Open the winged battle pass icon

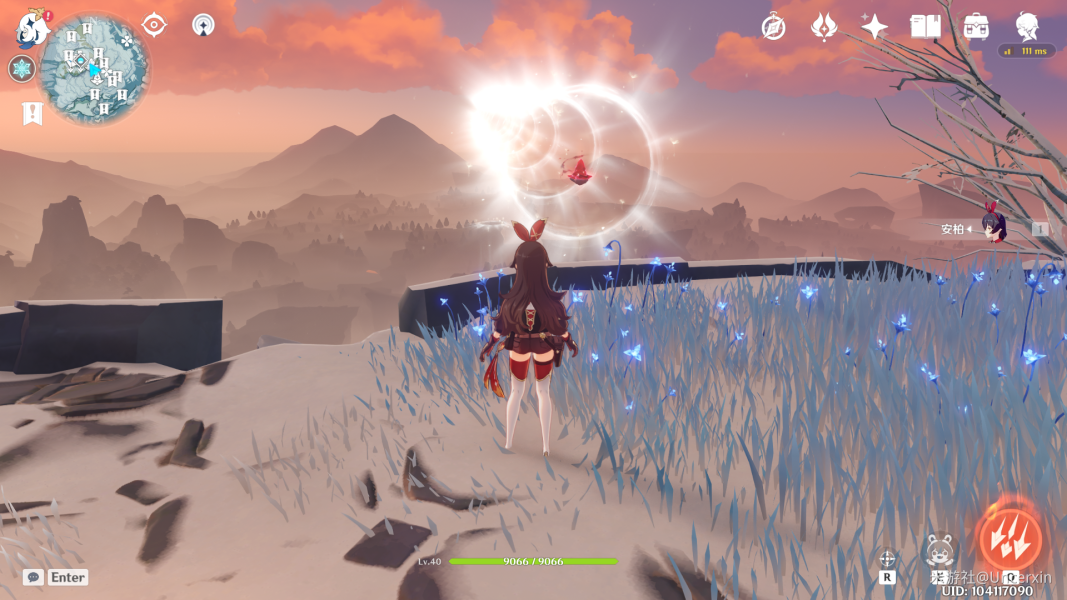(x=823, y=27)
